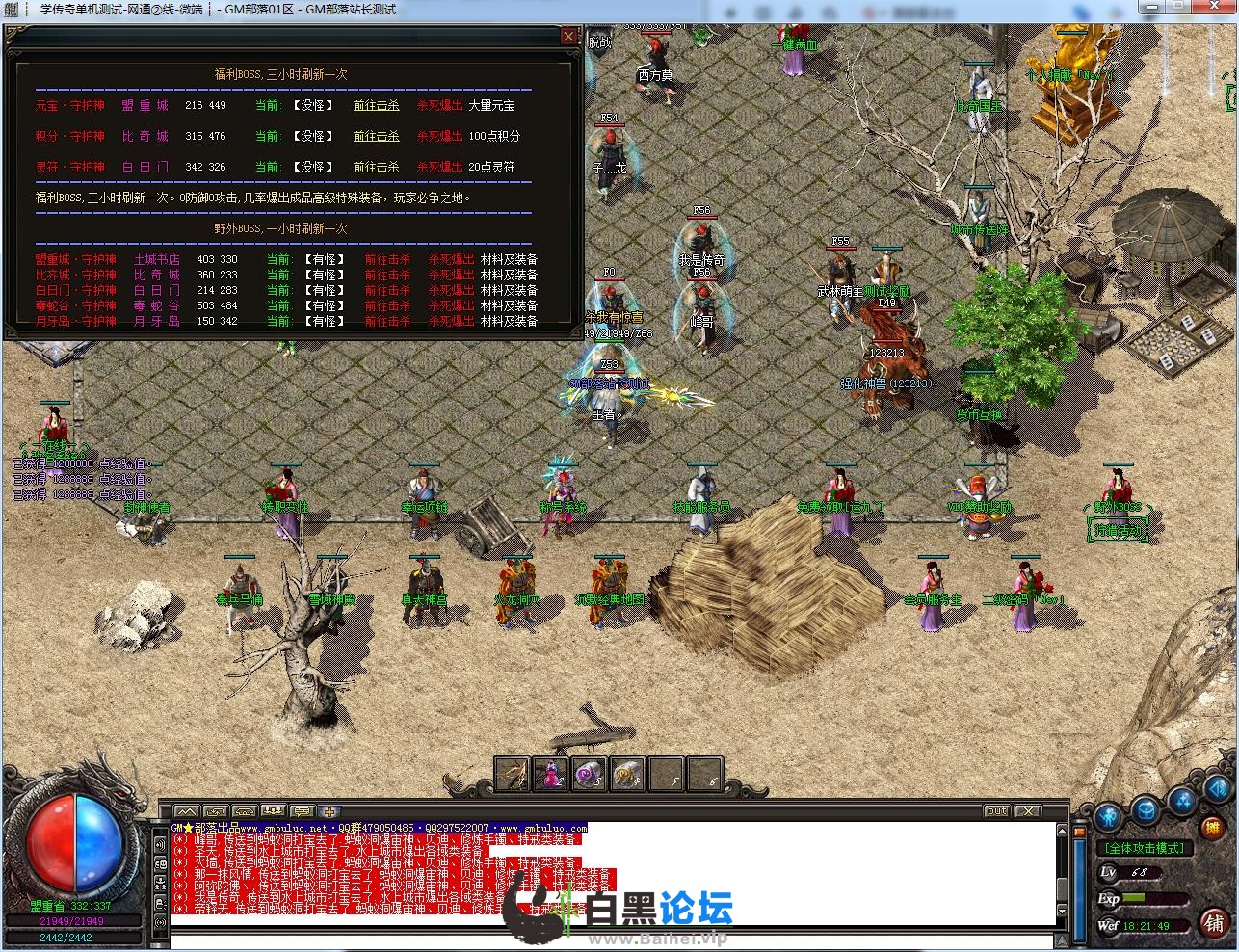The image size is (1239, 952).
Task: Click 前往击杀 for the 积分·守护神 row
Action: point(376,137)
